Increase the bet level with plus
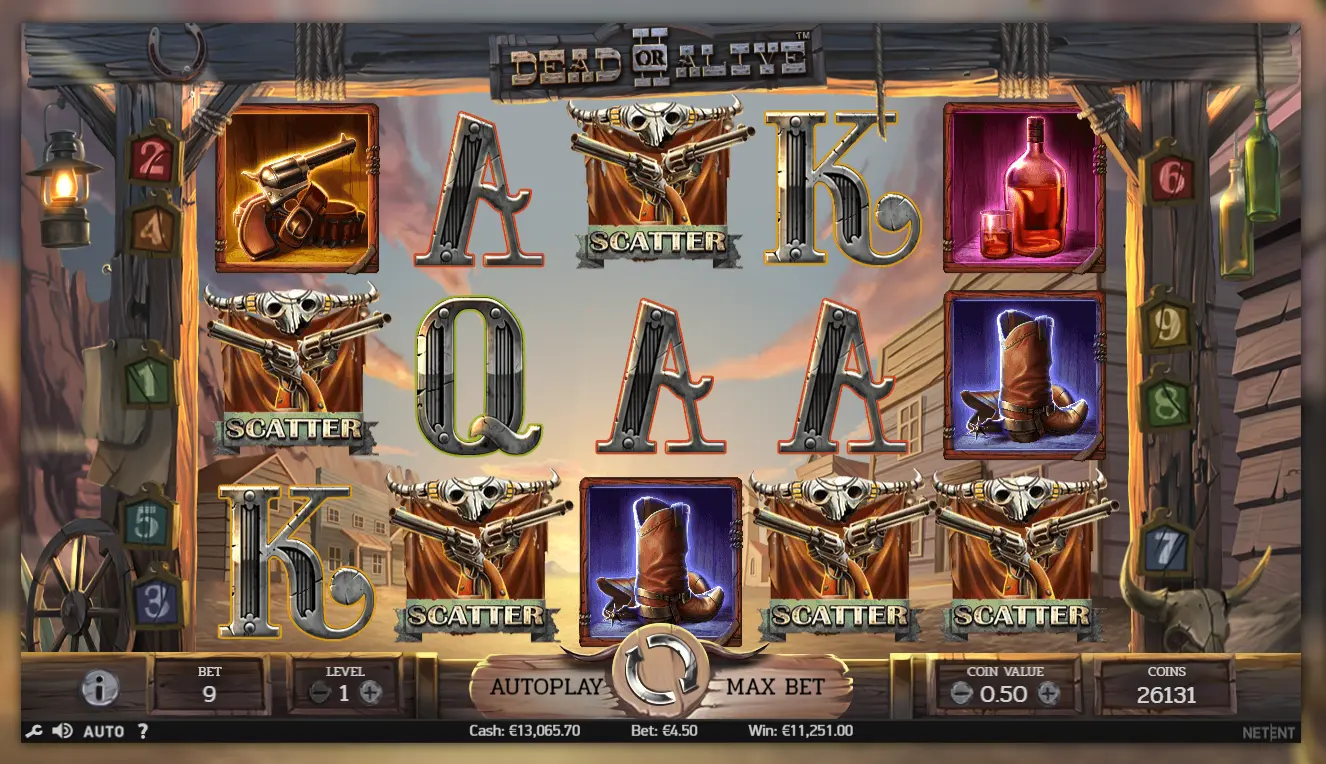 coord(370,692)
